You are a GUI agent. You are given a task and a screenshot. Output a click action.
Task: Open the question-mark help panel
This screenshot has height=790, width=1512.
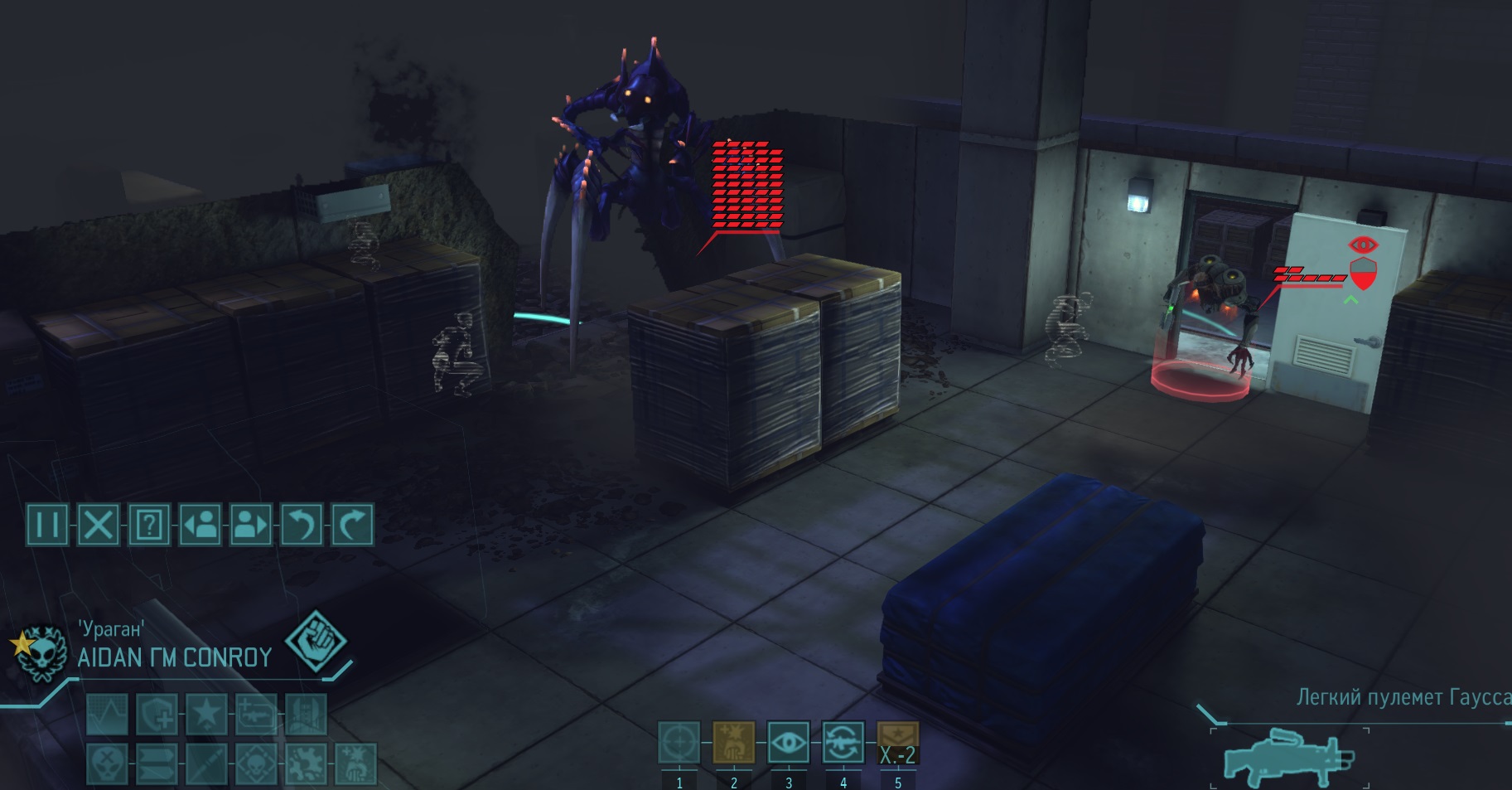click(x=149, y=525)
